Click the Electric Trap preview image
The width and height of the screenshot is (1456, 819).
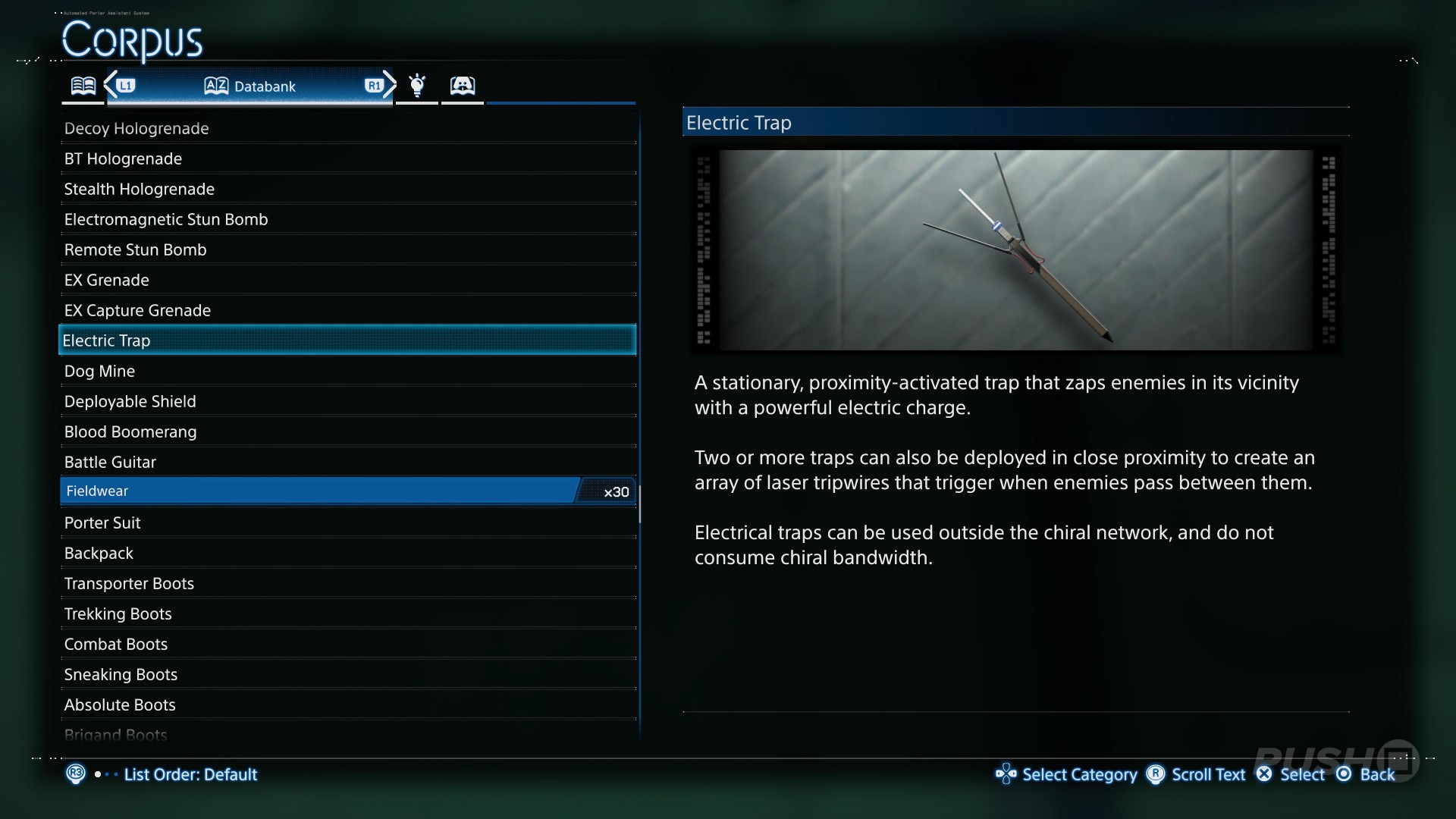tap(1015, 249)
